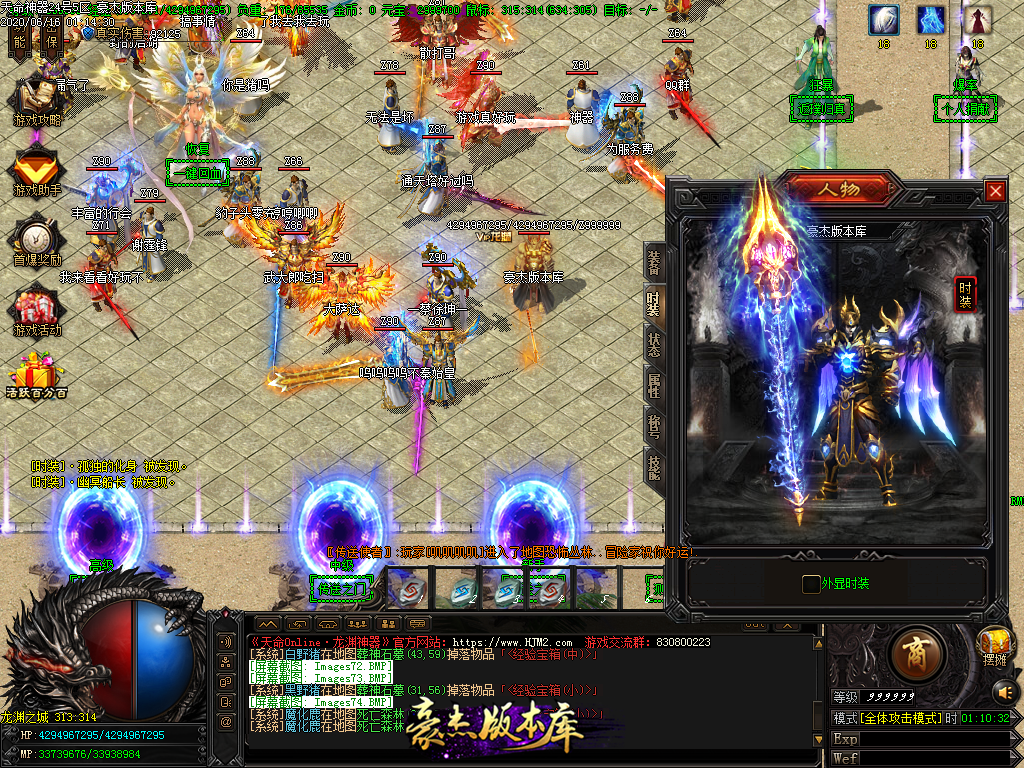Open the 游戏攻略 game guide icon

pos(37,98)
